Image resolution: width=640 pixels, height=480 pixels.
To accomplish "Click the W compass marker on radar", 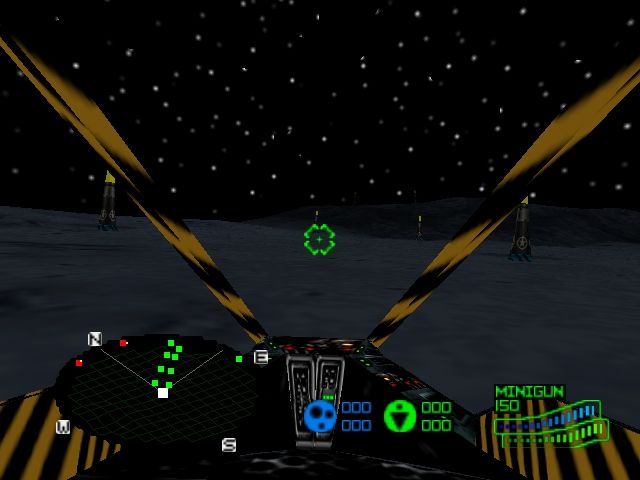I will click(x=63, y=427).
